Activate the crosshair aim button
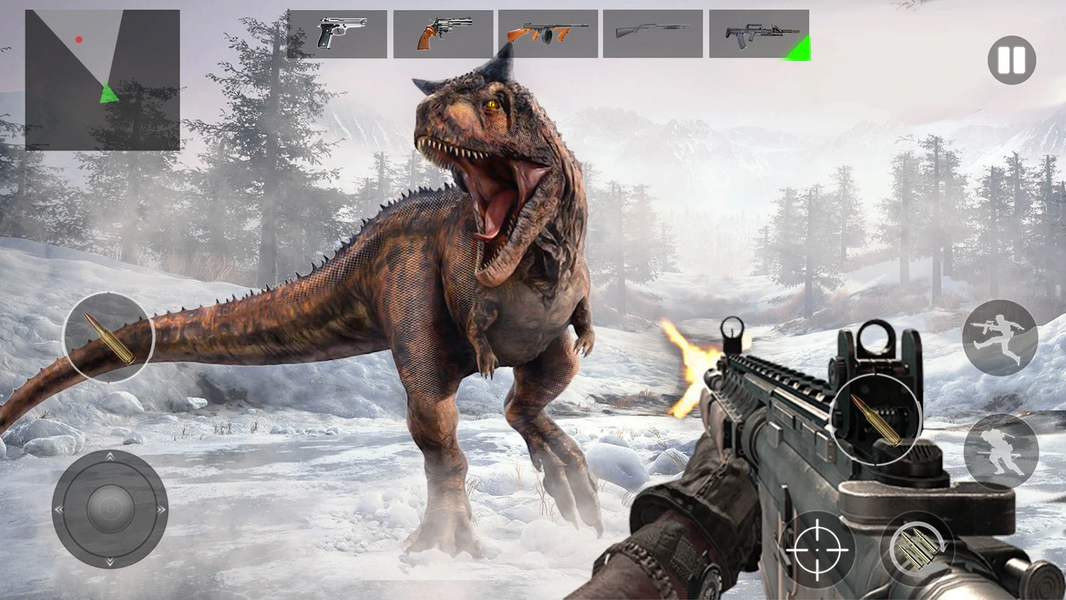 coord(818,549)
